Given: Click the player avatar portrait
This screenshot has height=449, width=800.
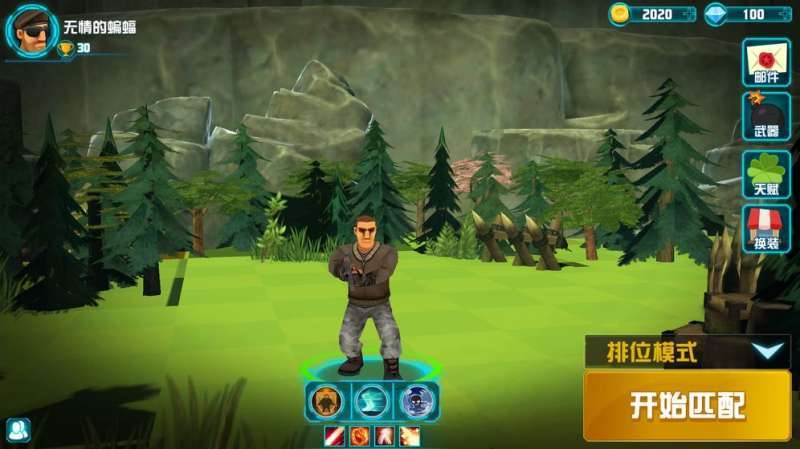Looking at the screenshot, I should pos(32,30).
